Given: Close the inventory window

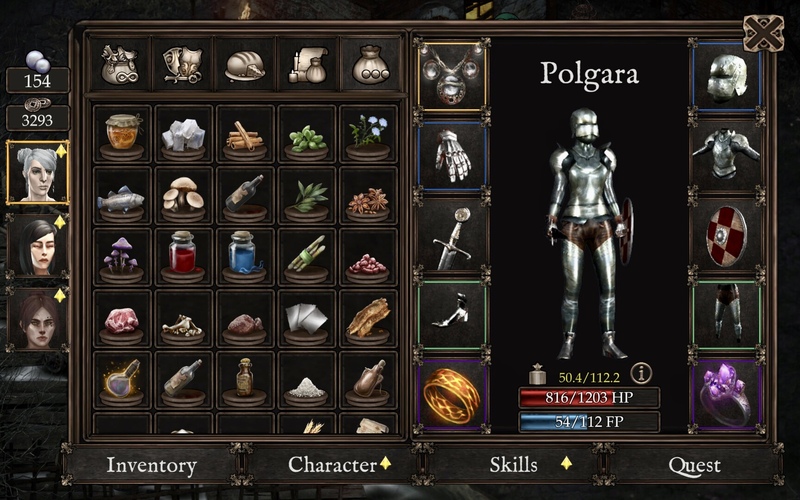Looking at the screenshot, I should 763,34.
